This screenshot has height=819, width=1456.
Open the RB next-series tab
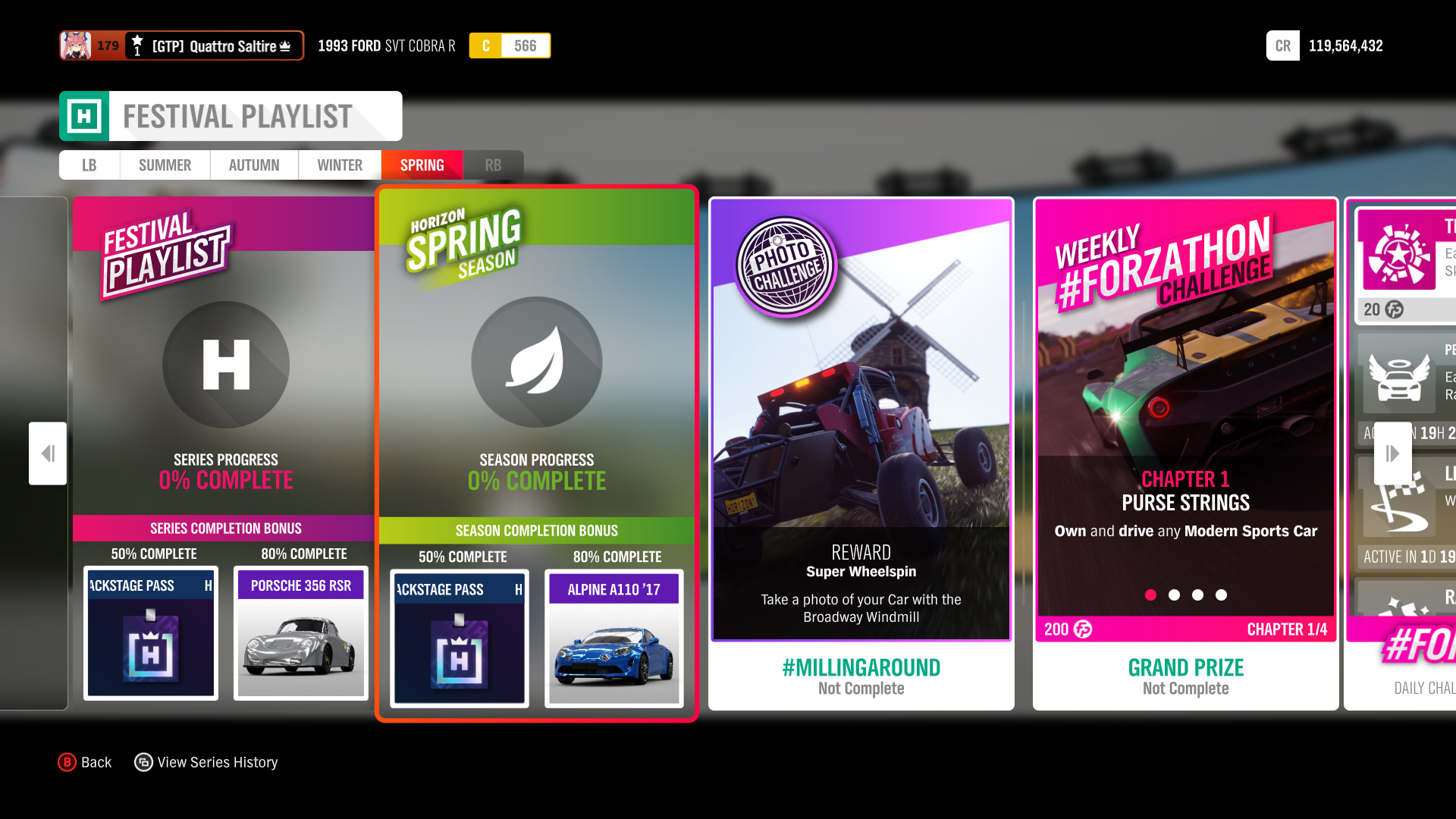click(x=494, y=165)
